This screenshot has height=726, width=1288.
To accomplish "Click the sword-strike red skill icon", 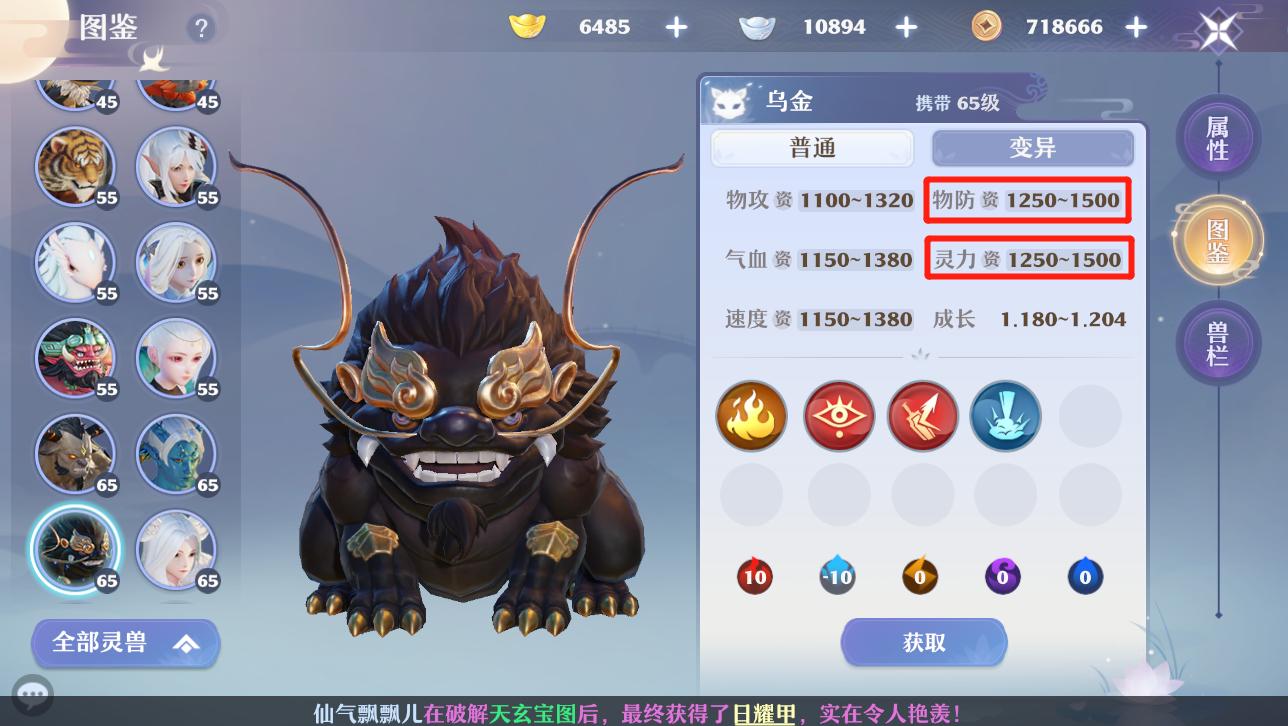I will (x=922, y=415).
